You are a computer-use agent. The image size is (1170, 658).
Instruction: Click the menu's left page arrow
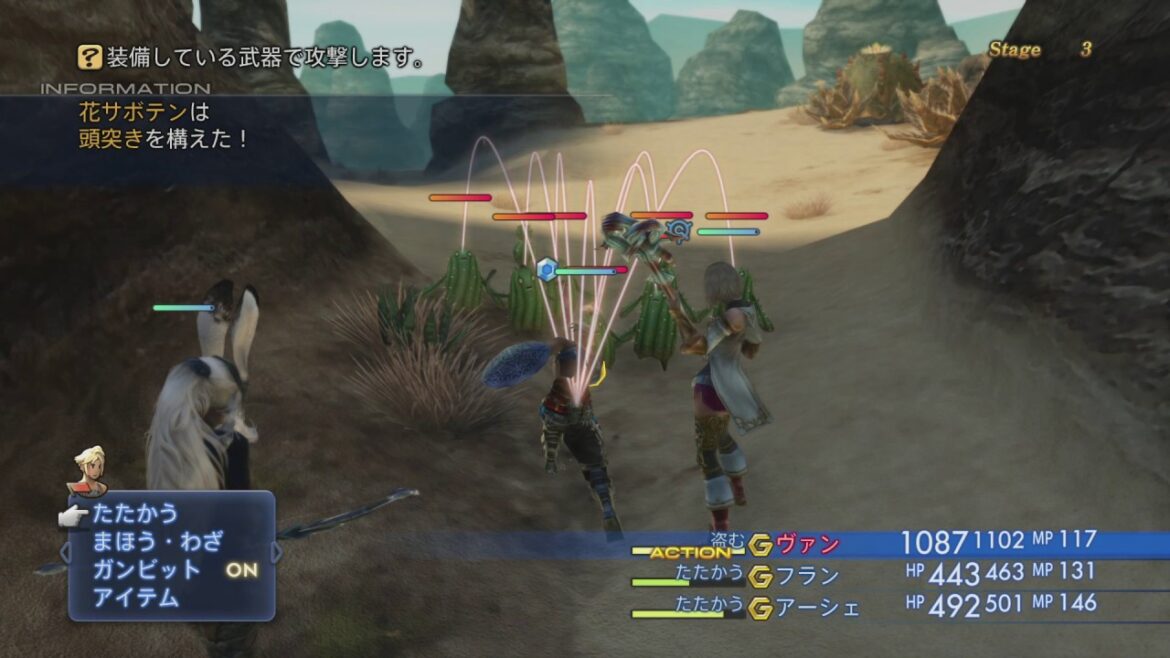(66, 553)
